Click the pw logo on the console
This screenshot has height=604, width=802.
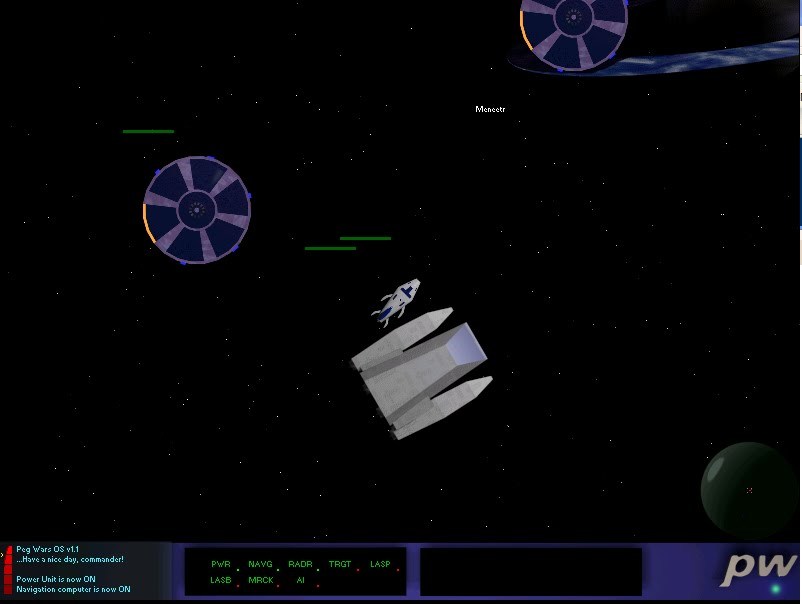760,568
